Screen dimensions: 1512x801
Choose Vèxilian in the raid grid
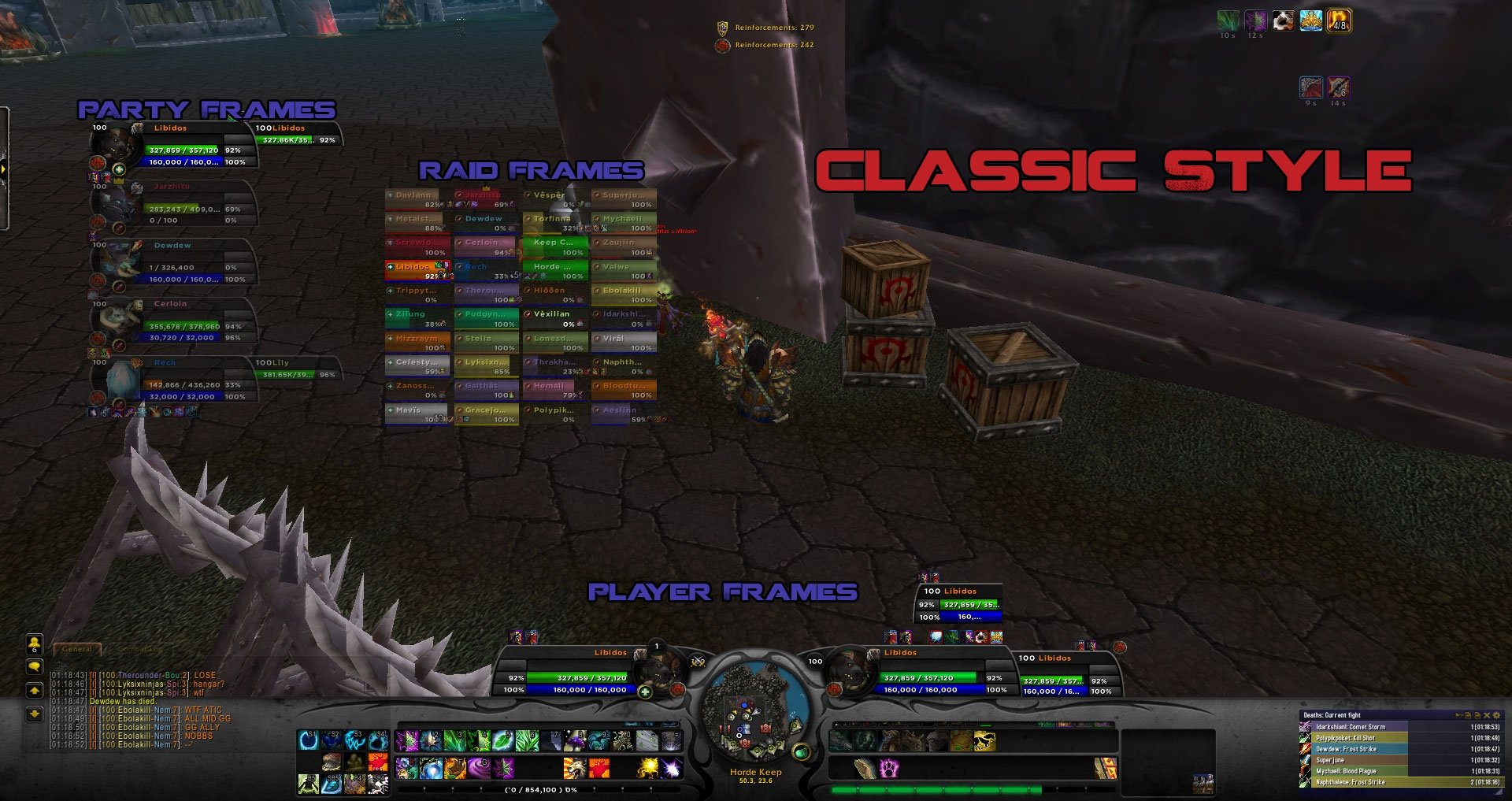coord(555,318)
